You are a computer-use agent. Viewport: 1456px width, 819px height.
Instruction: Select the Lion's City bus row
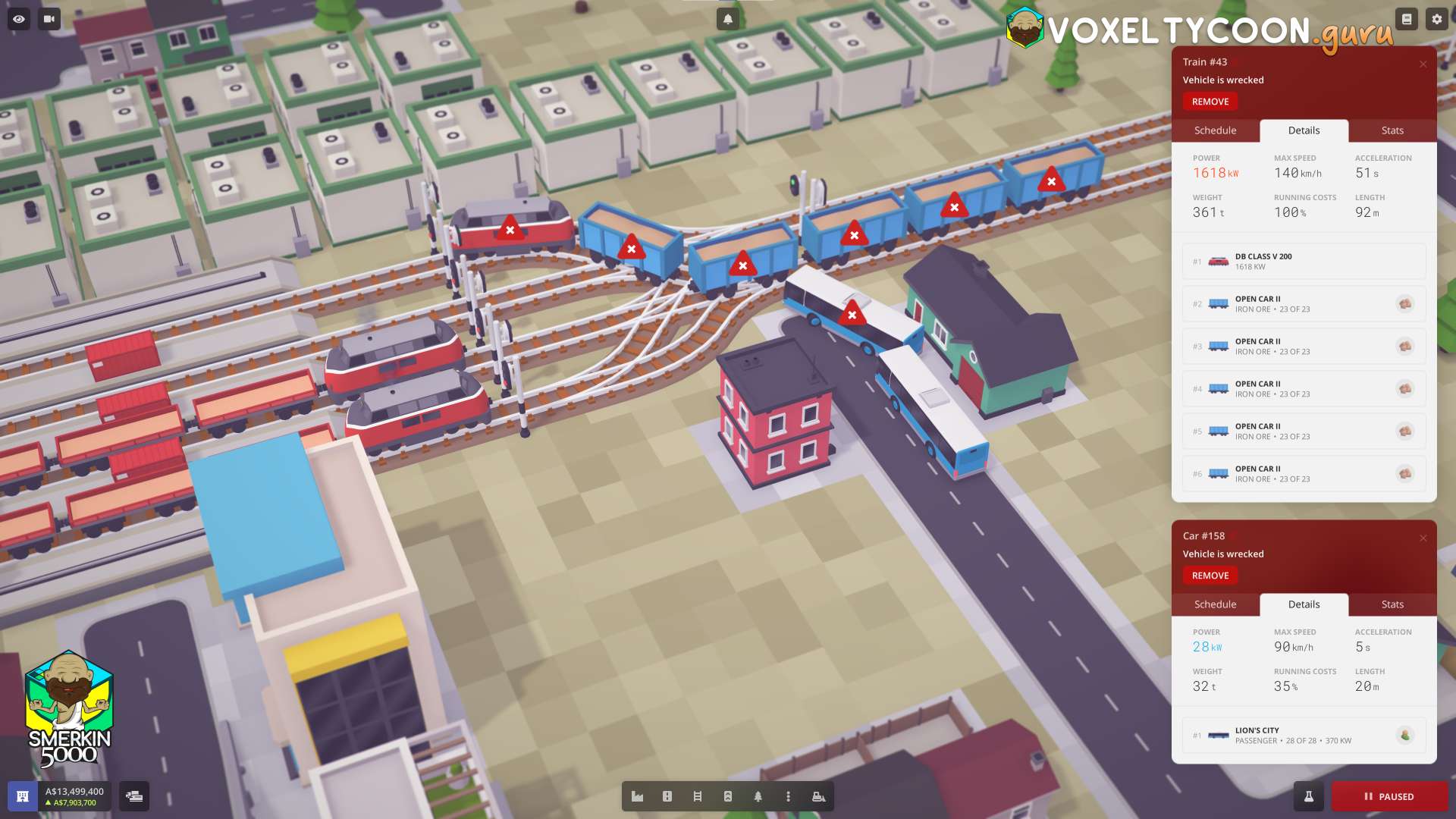[1303, 736]
